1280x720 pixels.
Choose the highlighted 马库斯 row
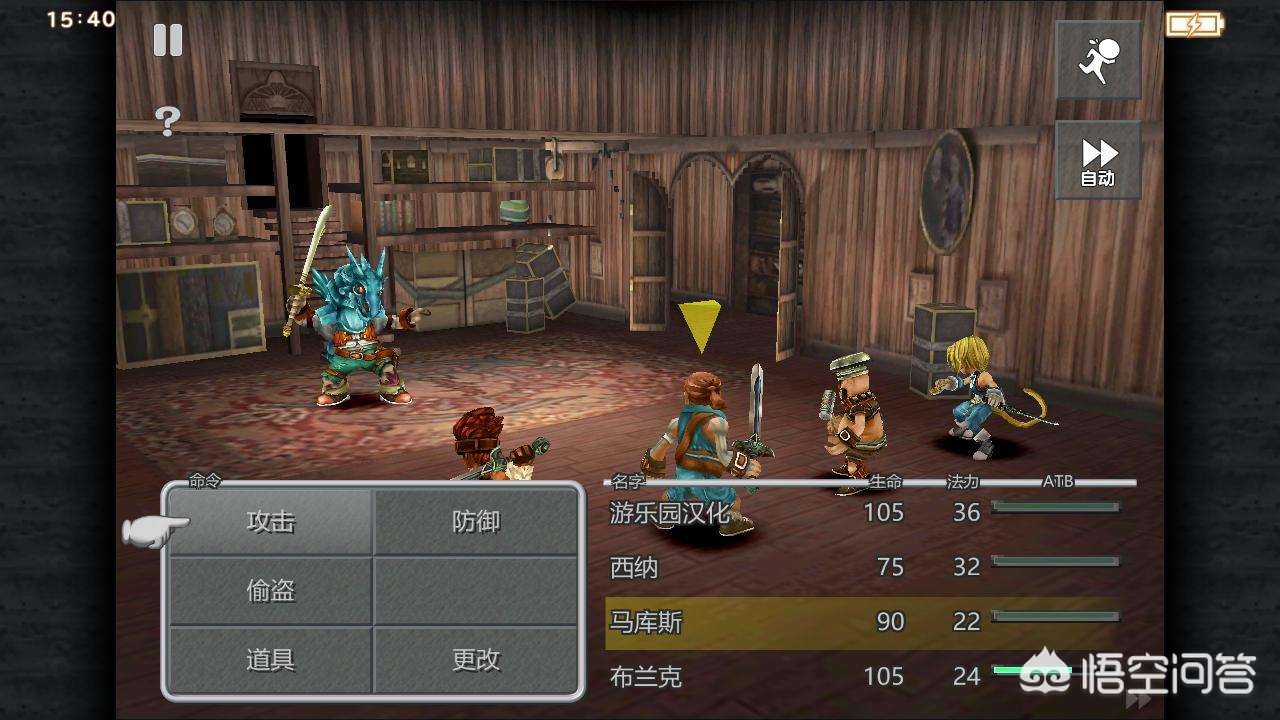(x=860, y=622)
